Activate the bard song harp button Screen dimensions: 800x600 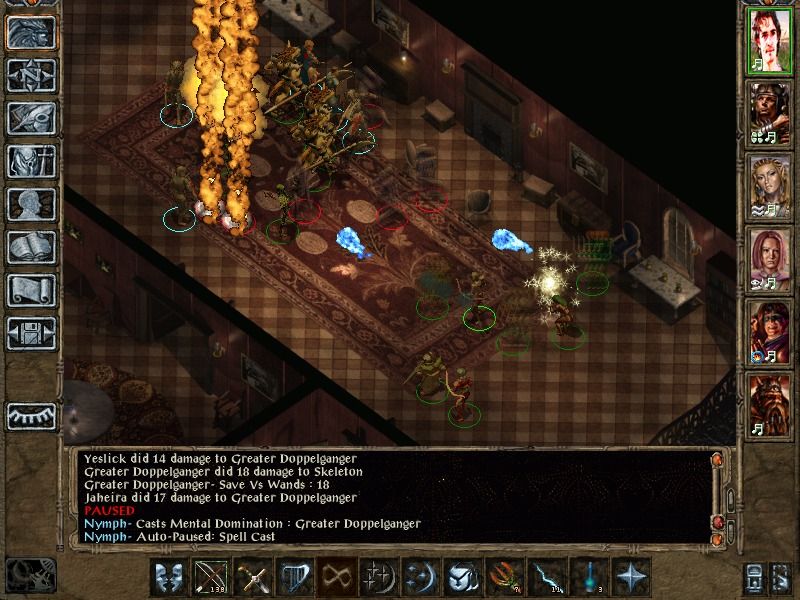295,578
